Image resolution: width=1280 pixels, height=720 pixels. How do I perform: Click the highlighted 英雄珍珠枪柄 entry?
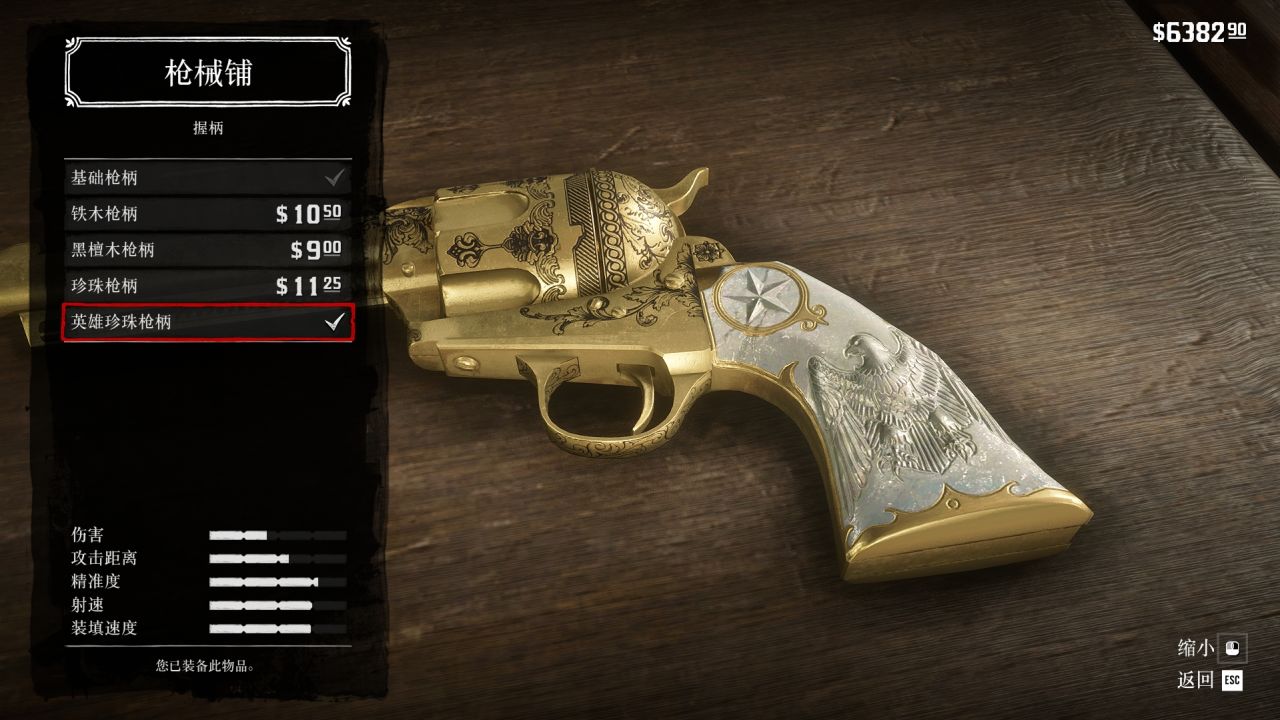[x=207, y=322]
